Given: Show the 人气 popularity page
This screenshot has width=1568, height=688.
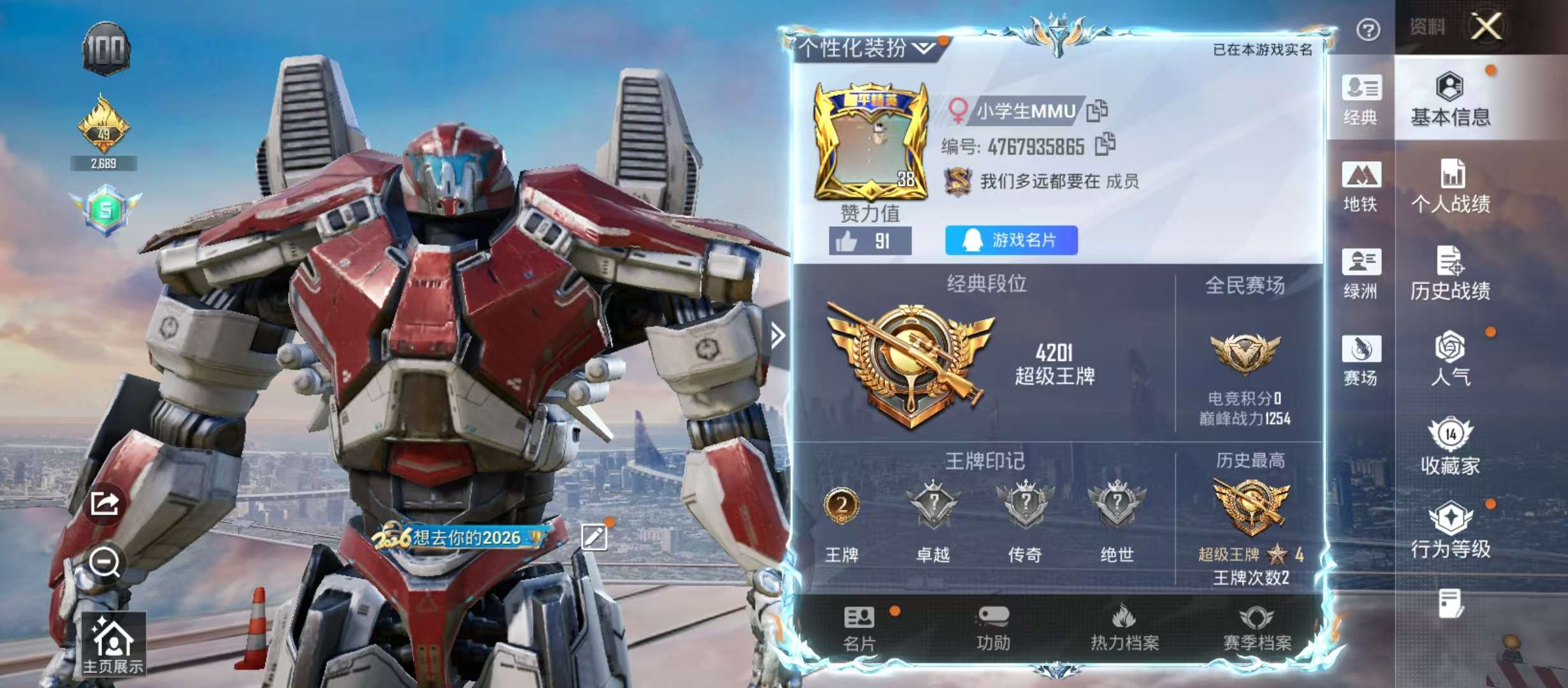Looking at the screenshot, I should [x=1450, y=359].
